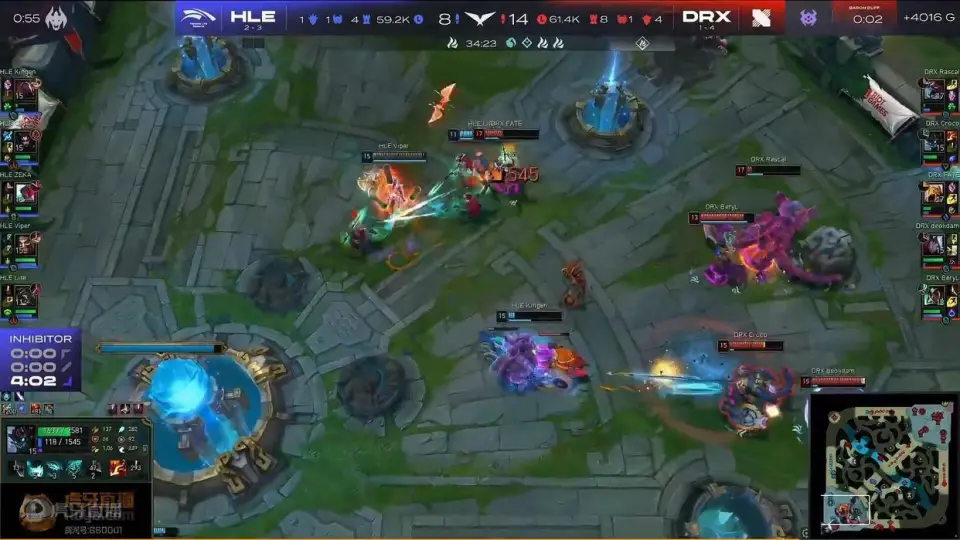Select DRX Croco's player portrait
960x540 pixels.
click(934, 144)
